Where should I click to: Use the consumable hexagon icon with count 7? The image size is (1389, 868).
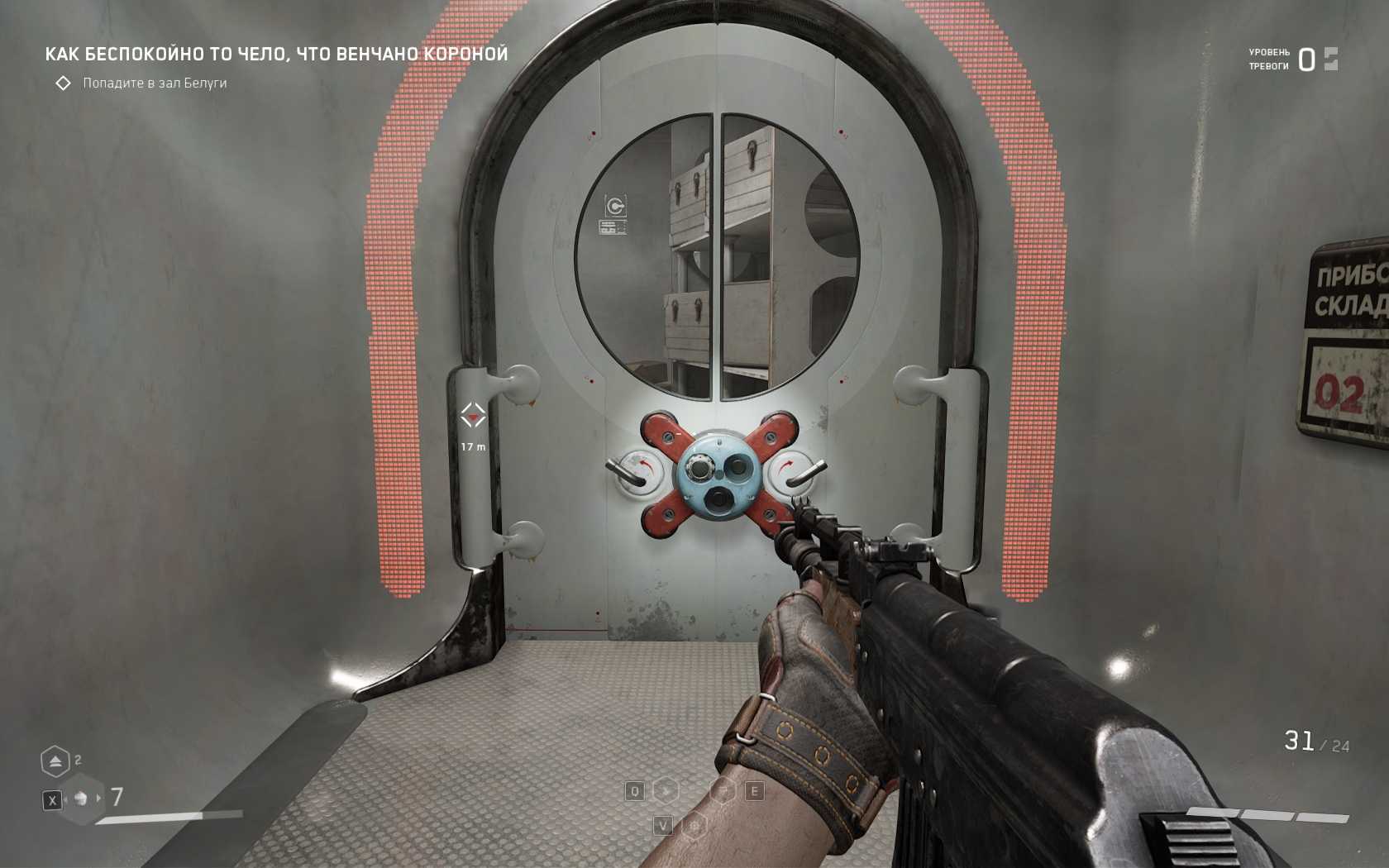[81, 799]
